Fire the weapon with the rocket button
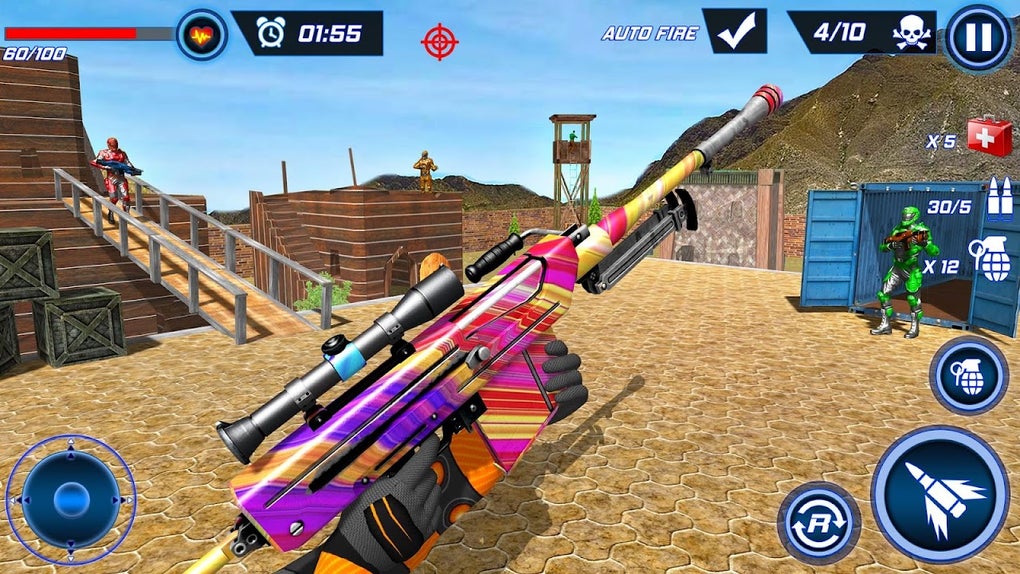Viewport: 1020px width, 574px height. point(938,493)
